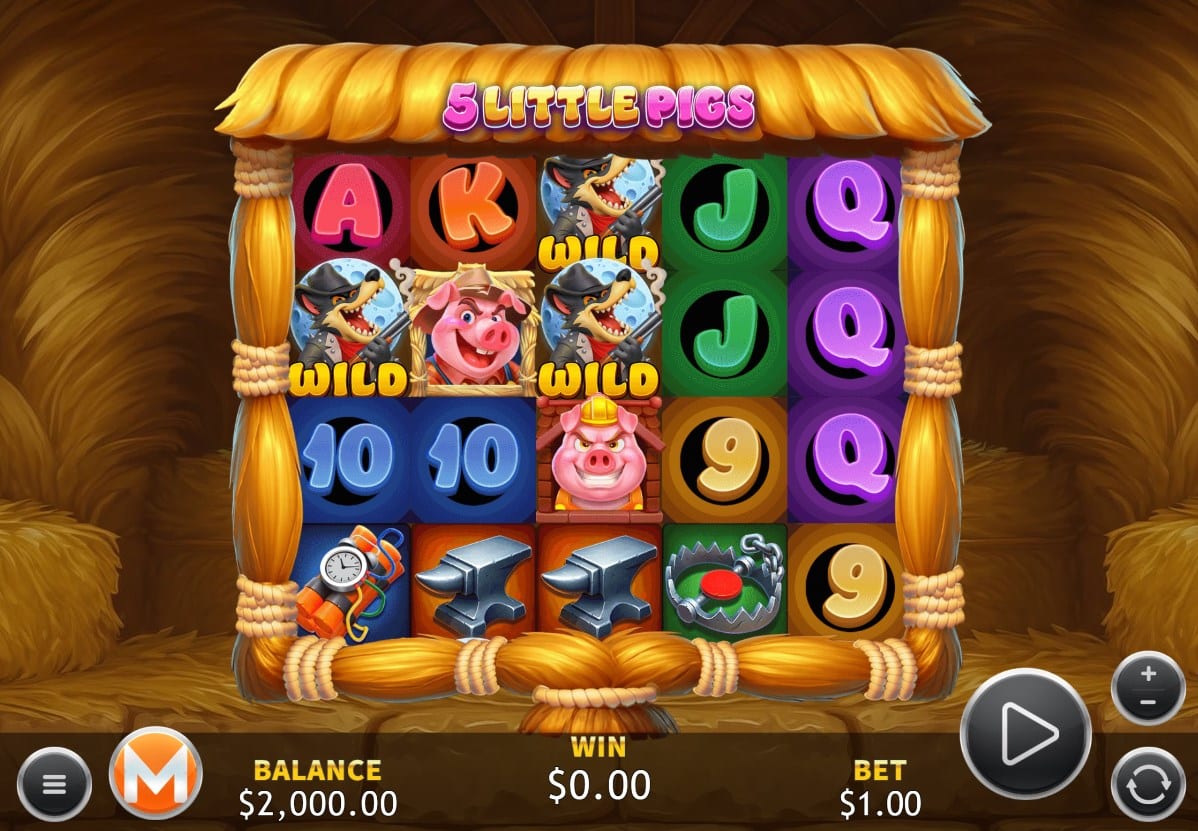Click the orange M logo button
This screenshot has height=831, width=1198.
(x=155, y=772)
